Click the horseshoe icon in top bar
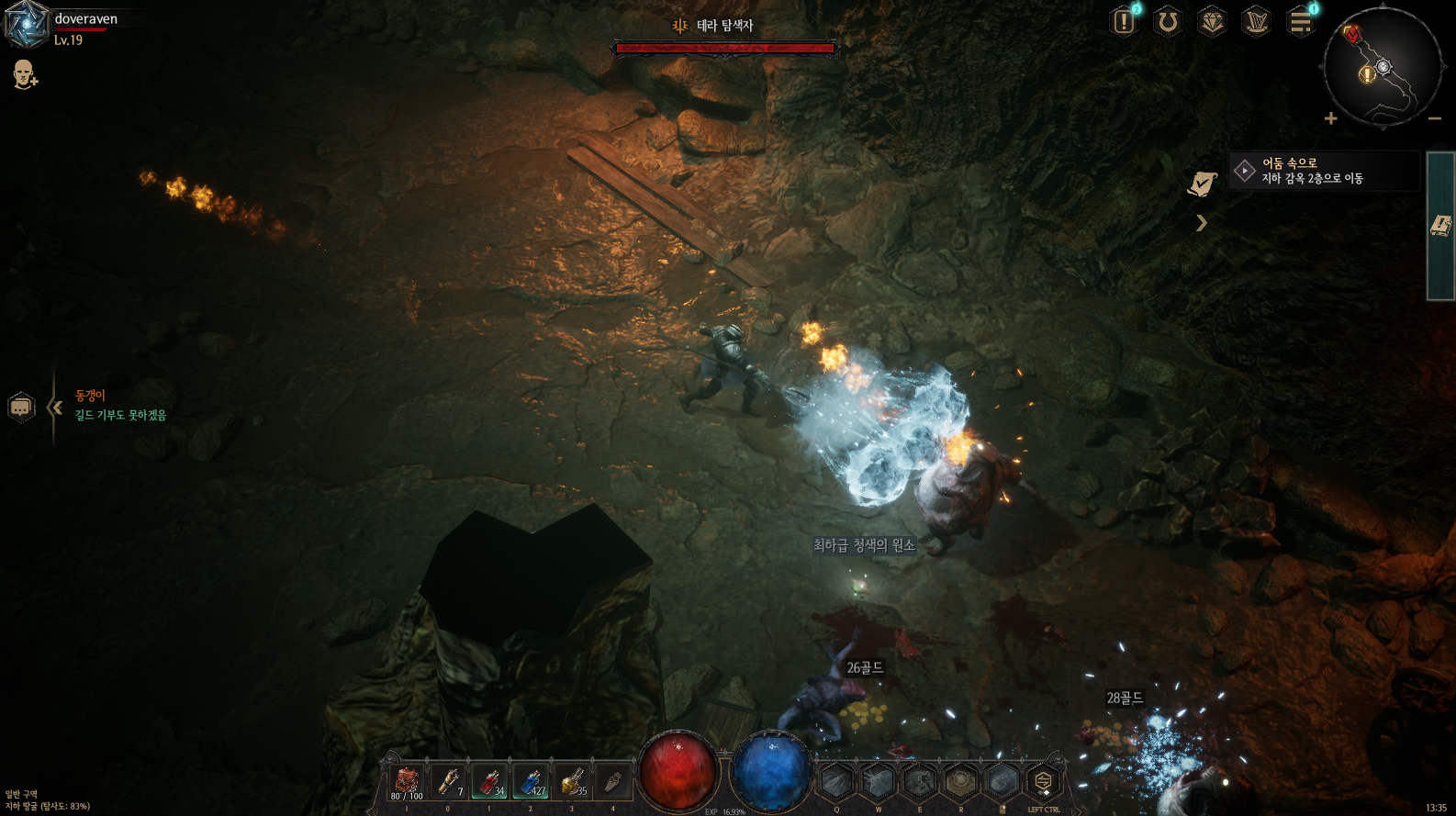The width and height of the screenshot is (1456, 816). pyautogui.click(x=1168, y=21)
